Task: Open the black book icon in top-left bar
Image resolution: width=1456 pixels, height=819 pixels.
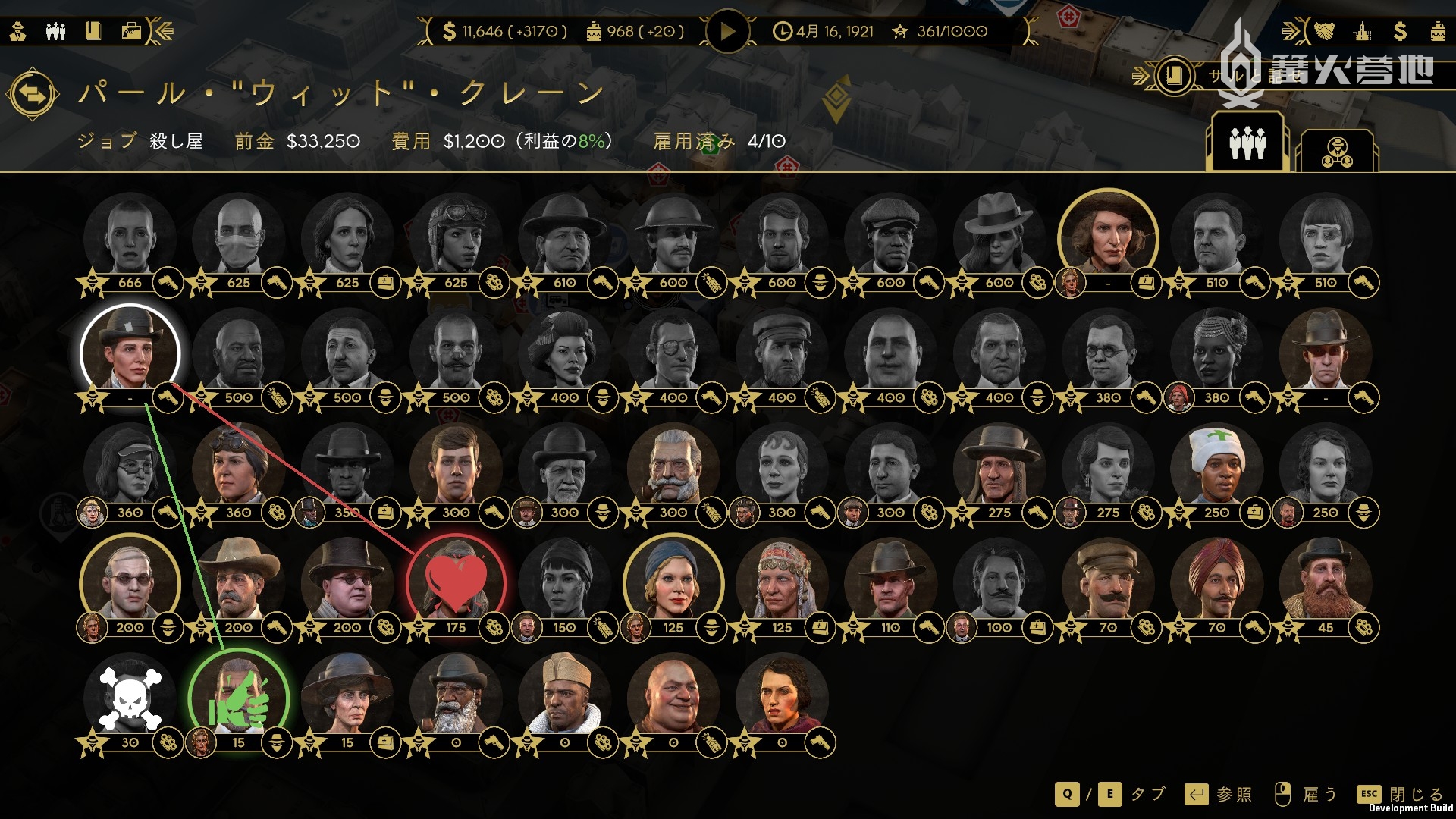Action: (x=93, y=32)
